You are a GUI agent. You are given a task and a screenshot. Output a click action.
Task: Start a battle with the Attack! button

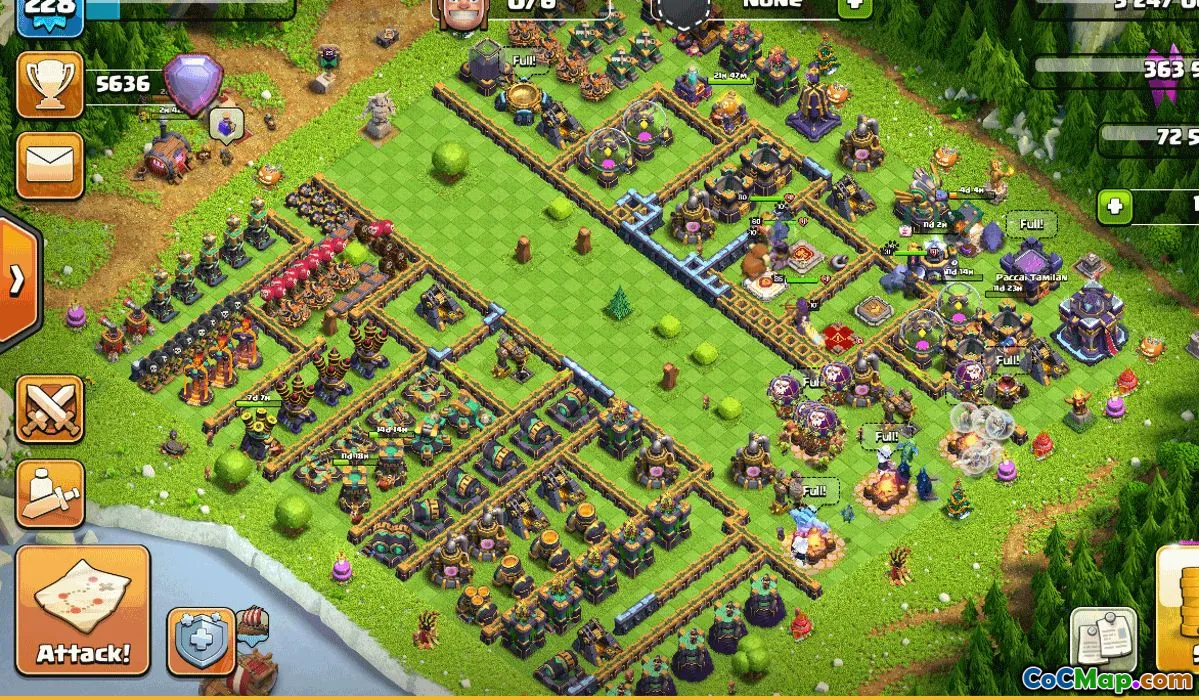pos(83,610)
